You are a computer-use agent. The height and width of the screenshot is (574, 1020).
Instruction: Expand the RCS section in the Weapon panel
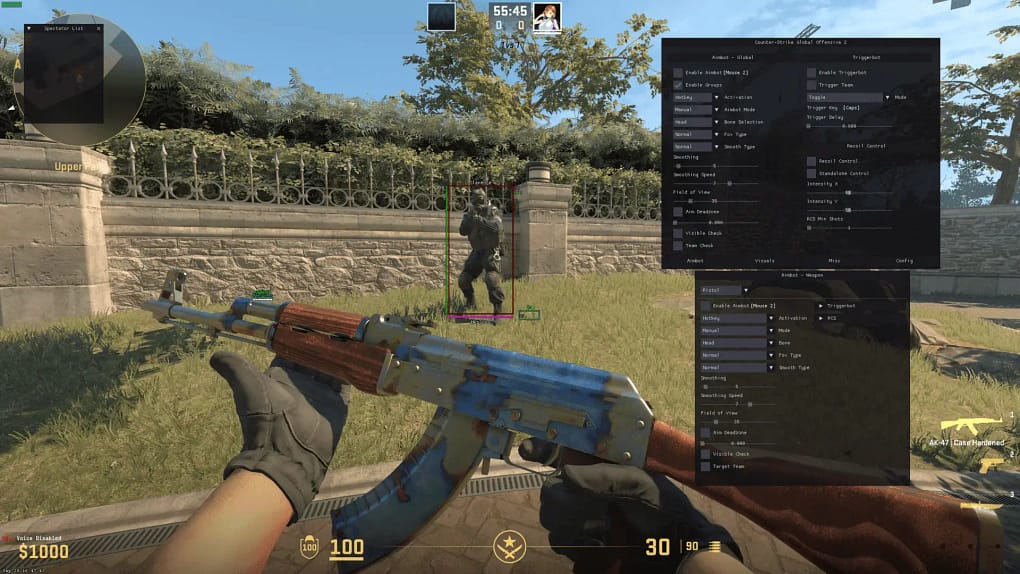pyautogui.click(x=828, y=318)
